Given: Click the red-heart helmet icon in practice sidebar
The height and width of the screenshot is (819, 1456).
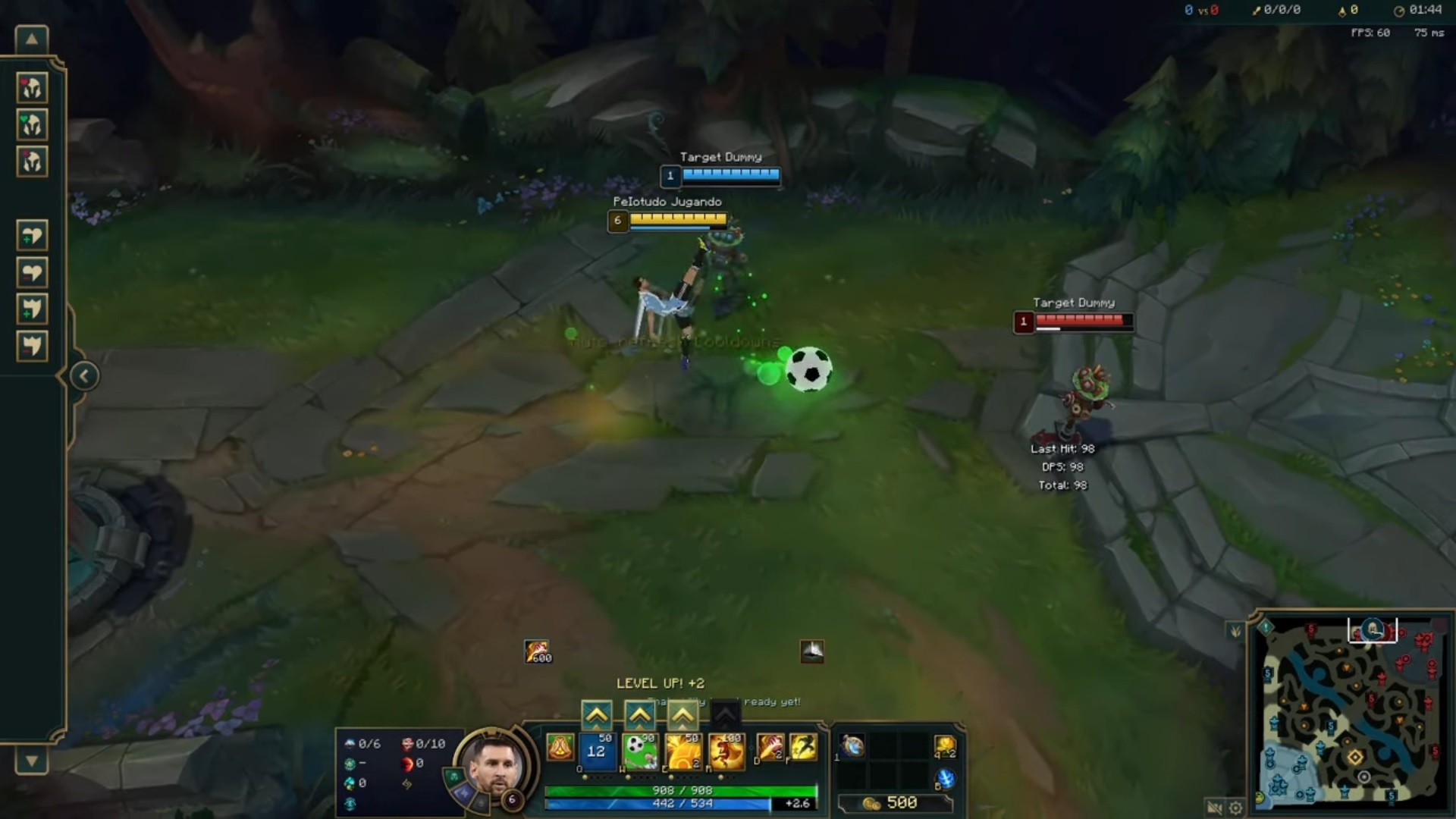Looking at the screenshot, I should [32, 86].
